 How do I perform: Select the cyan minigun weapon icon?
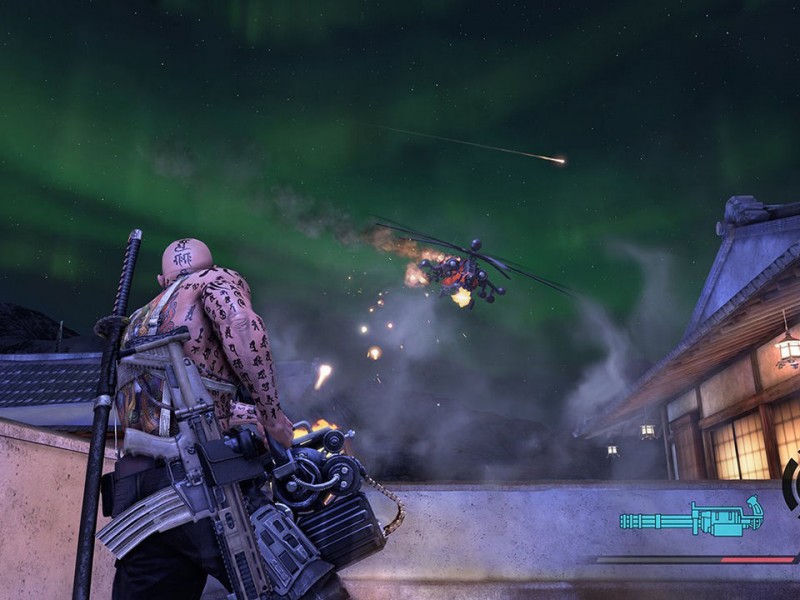point(690,519)
